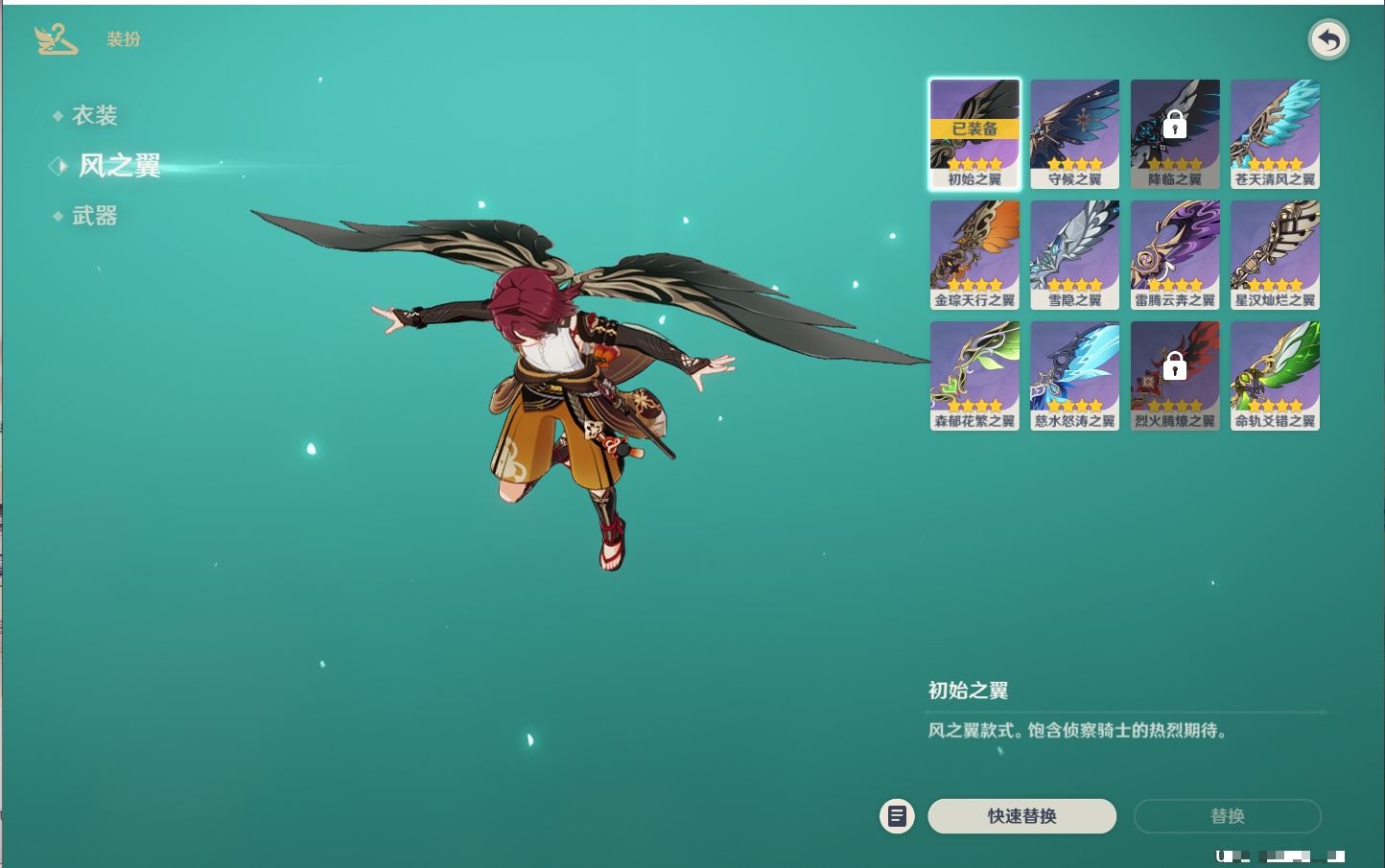Click the 快速替换 quick swap button

[1021, 816]
